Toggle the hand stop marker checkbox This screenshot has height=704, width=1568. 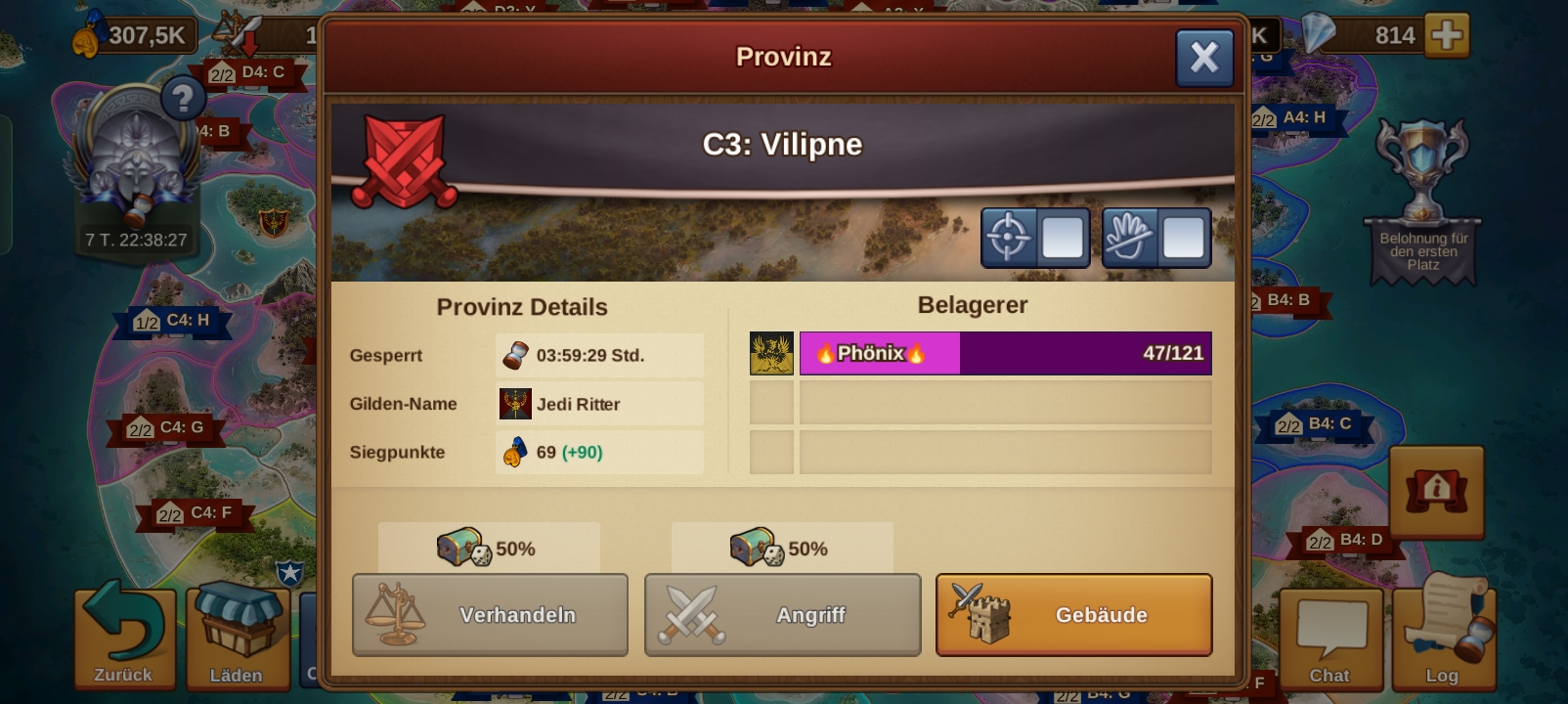[1183, 238]
